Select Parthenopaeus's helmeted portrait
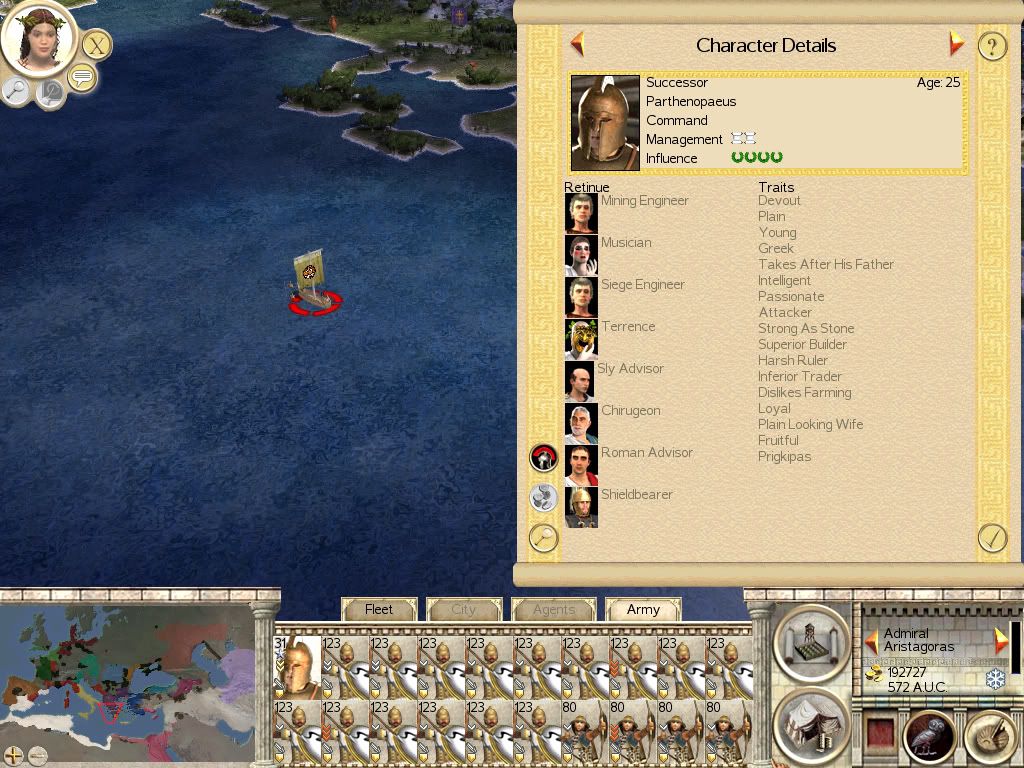 click(x=605, y=123)
